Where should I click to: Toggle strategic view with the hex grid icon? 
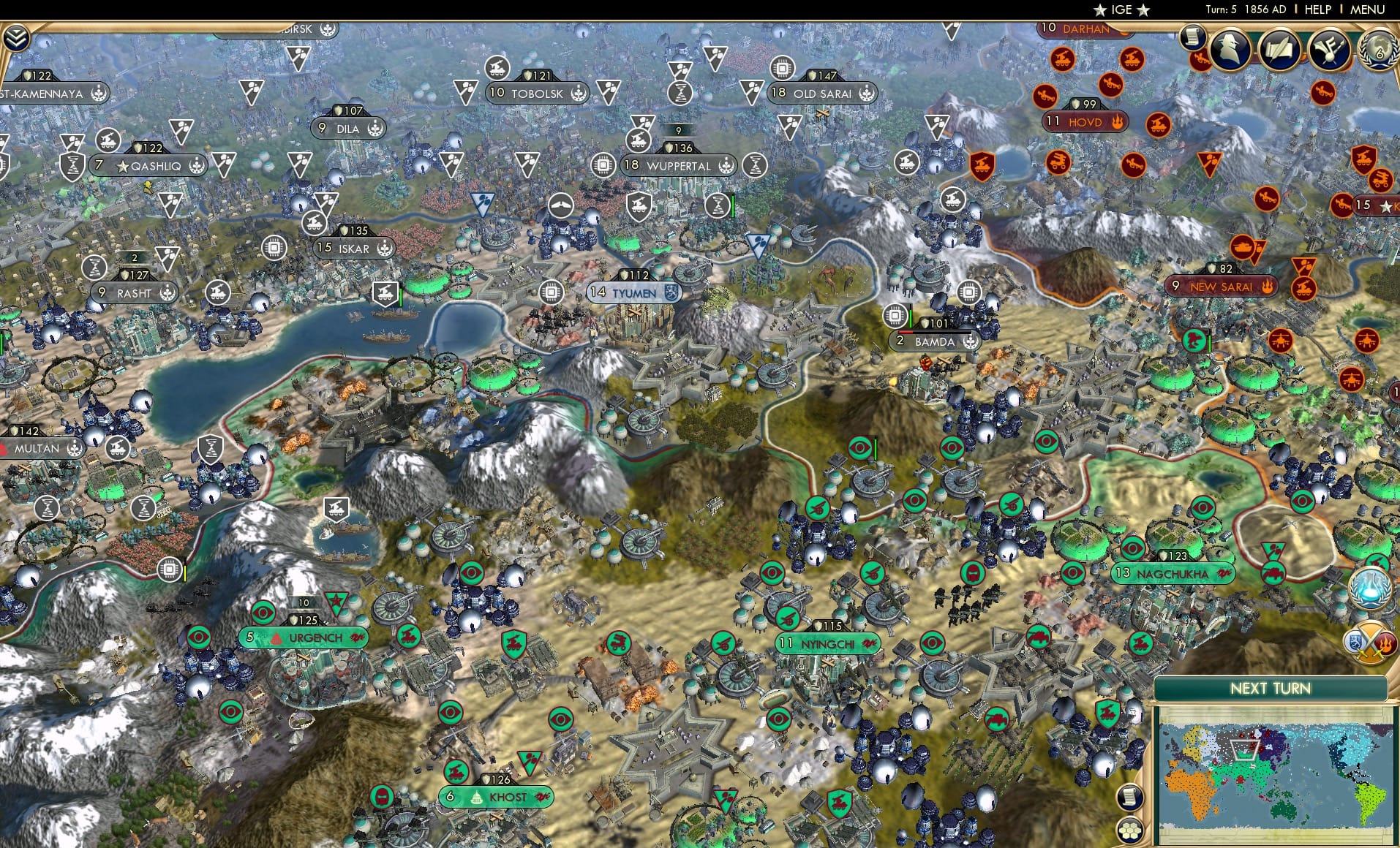[1129, 830]
